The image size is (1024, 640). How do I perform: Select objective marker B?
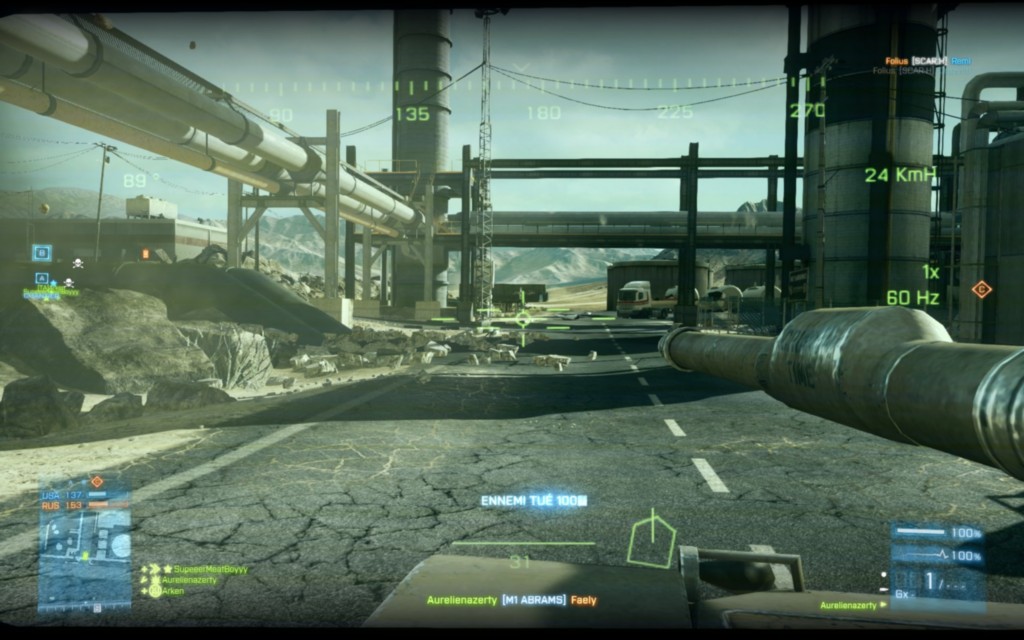tap(41, 253)
